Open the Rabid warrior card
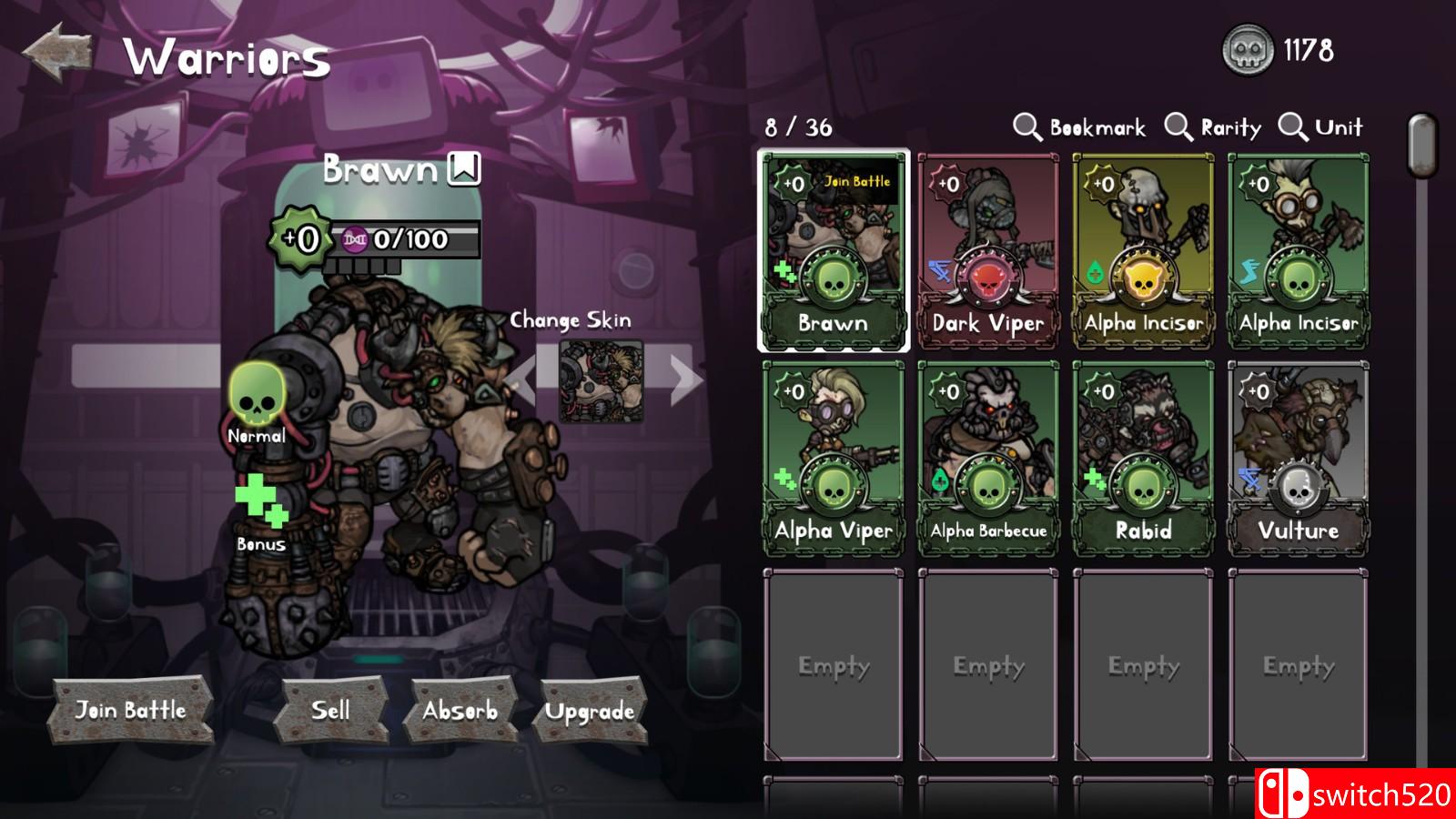 (1143, 459)
